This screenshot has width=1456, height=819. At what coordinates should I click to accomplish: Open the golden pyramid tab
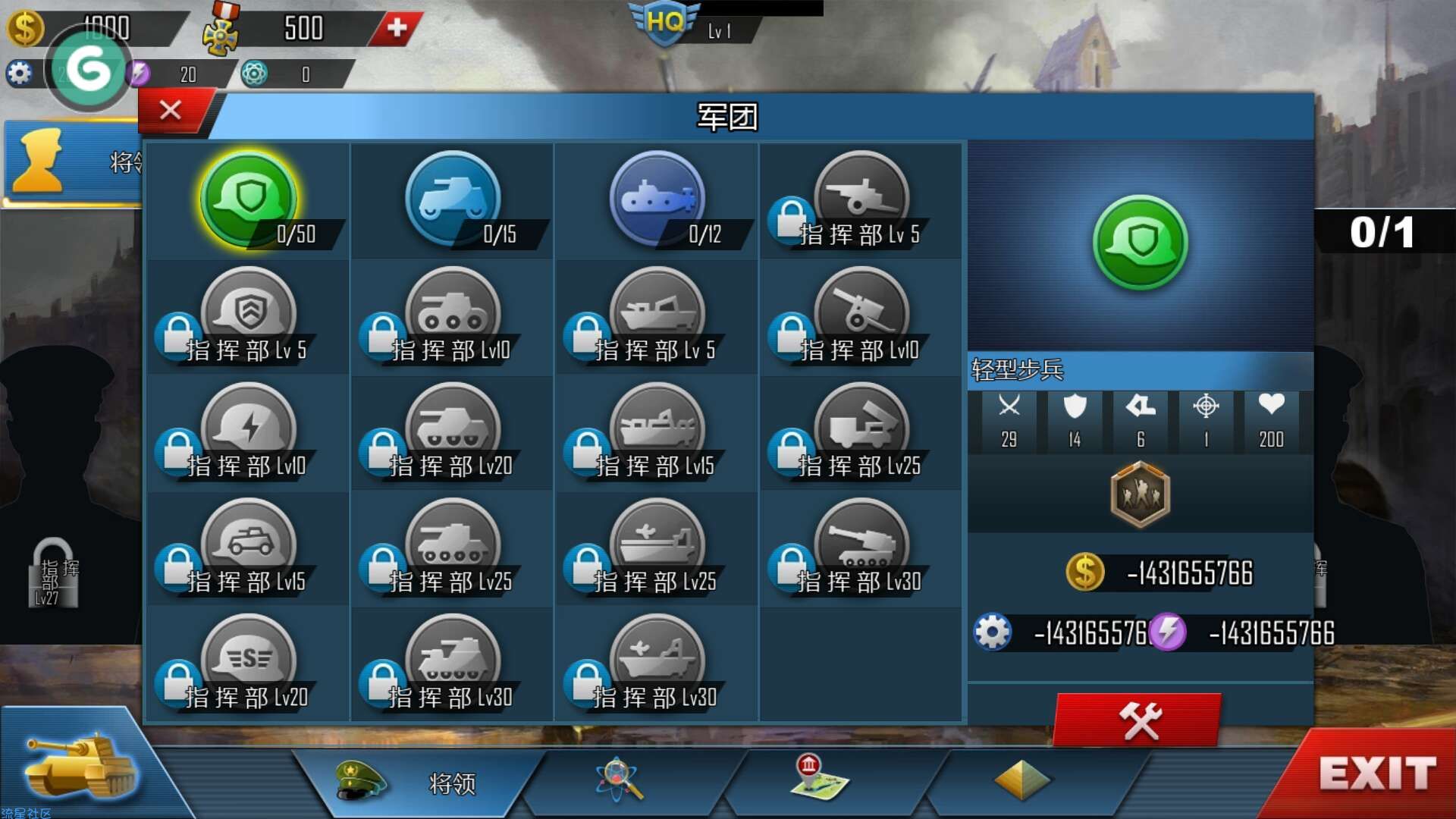pyautogui.click(x=1021, y=780)
